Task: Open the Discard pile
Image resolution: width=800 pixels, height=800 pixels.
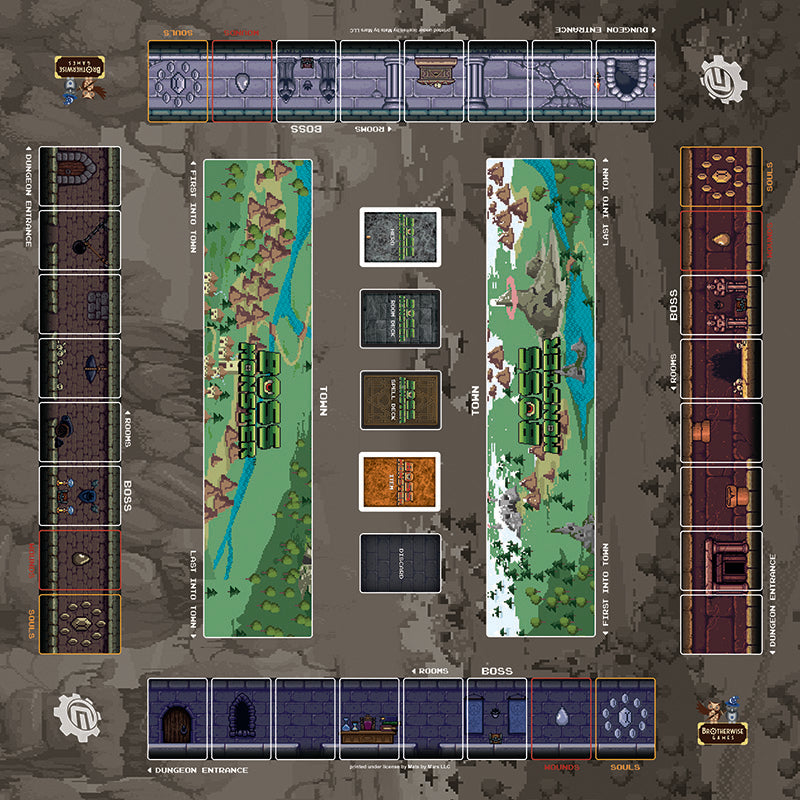Action: click(x=401, y=563)
